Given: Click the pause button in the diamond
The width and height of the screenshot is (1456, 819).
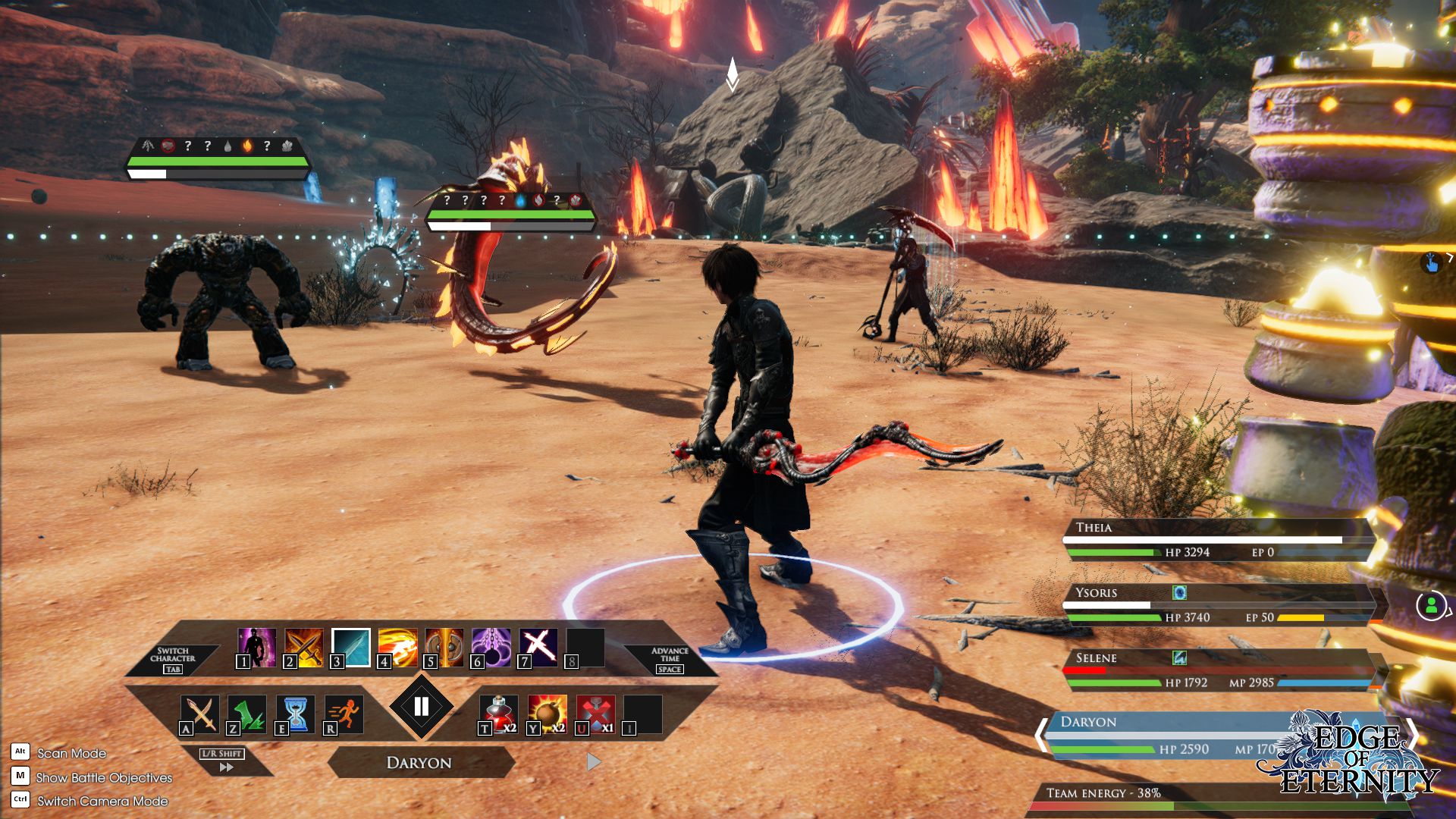Looking at the screenshot, I should (x=422, y=707).
